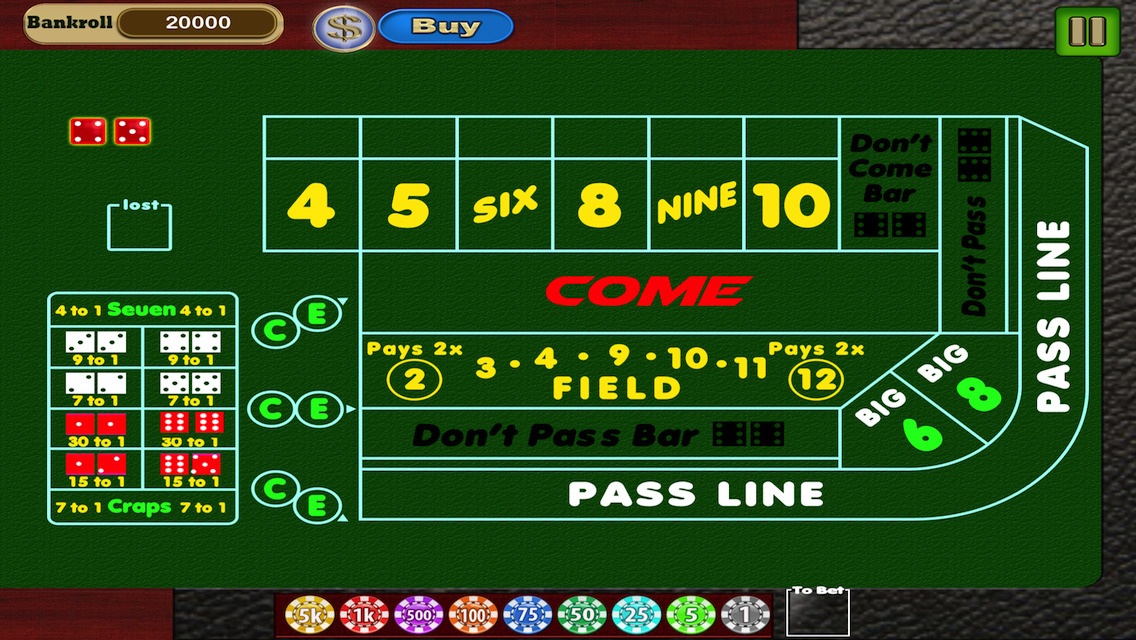Choose the blue 75 chip
The image size is (1136, 640).
[x=528, y=614]
